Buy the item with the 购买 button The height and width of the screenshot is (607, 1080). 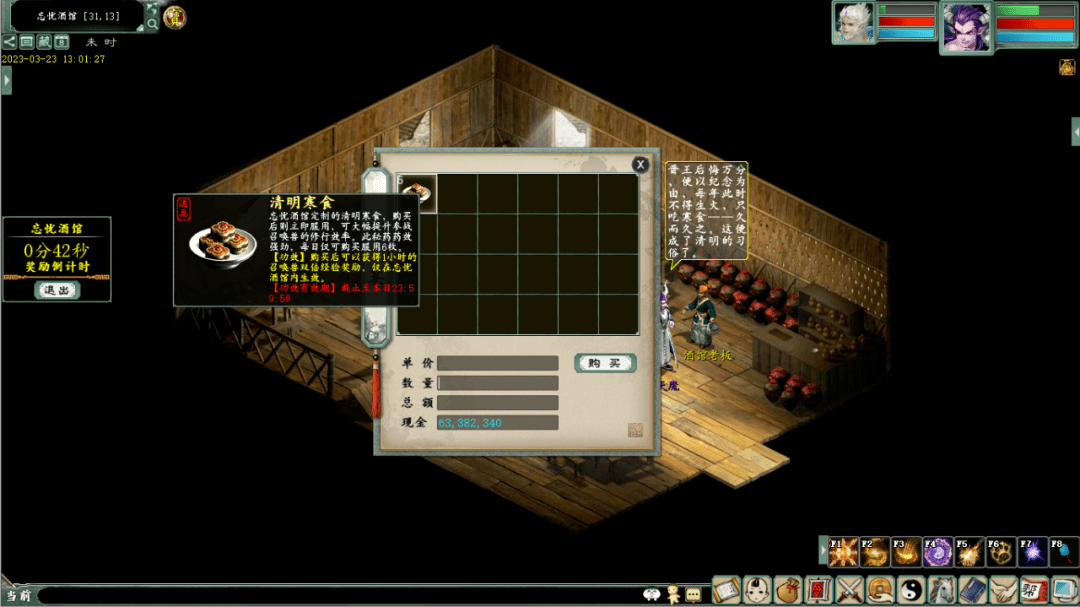(x=606, y=363)
